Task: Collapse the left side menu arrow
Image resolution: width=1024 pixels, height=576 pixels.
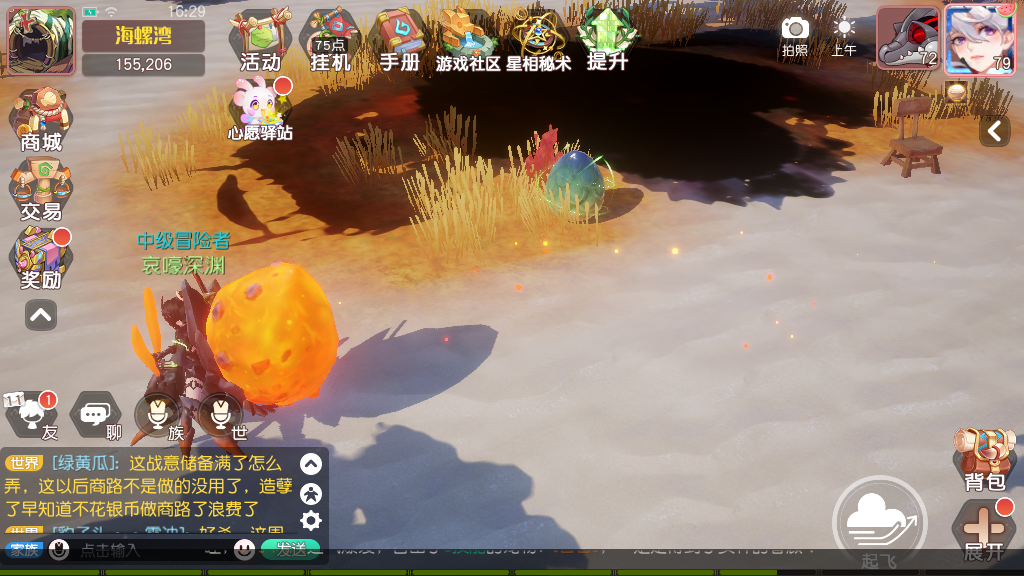Action: (41, 315)
